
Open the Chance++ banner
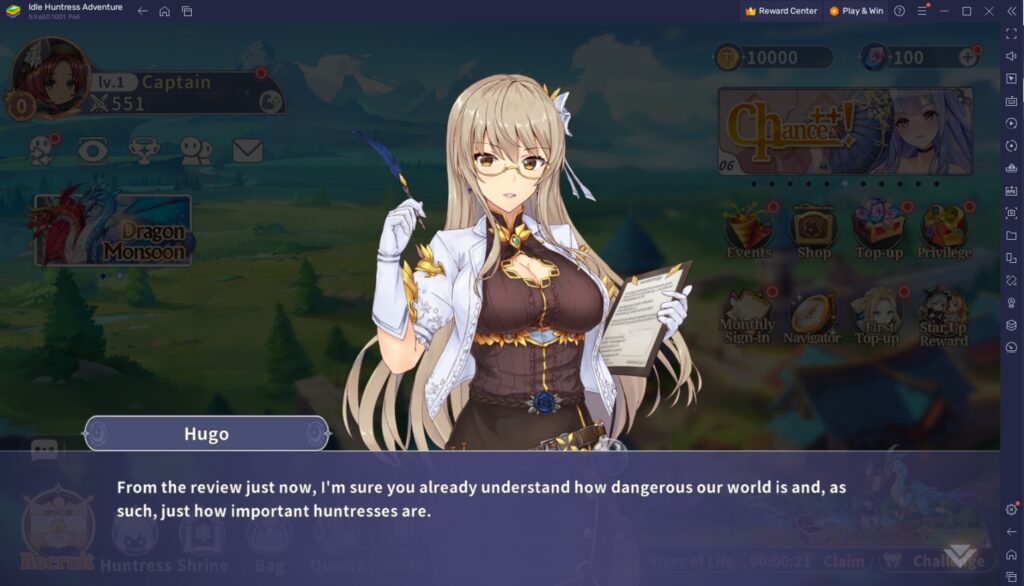[x=845, y=131]
